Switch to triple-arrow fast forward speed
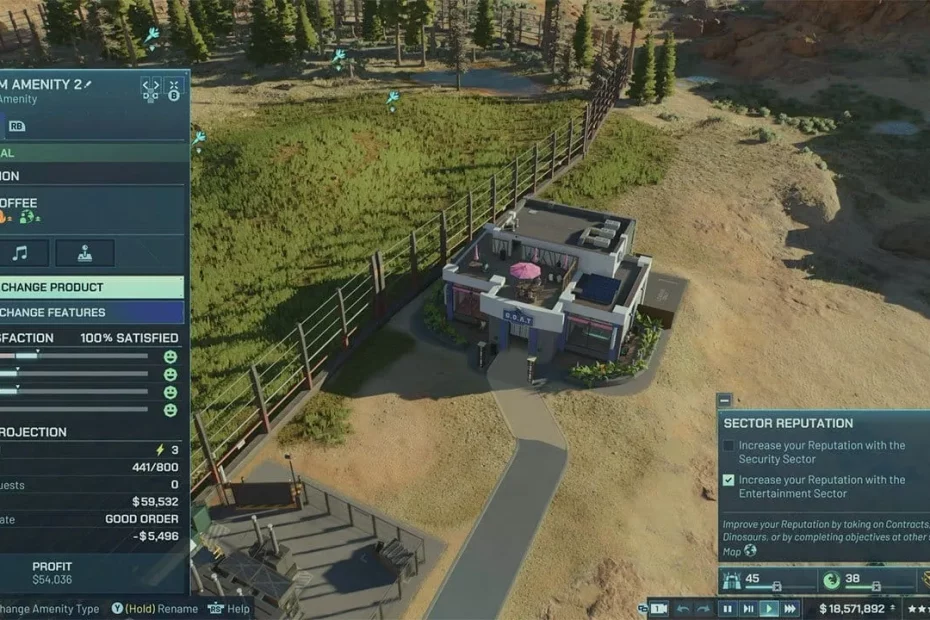930x620 pixels. tap(790, 608)
